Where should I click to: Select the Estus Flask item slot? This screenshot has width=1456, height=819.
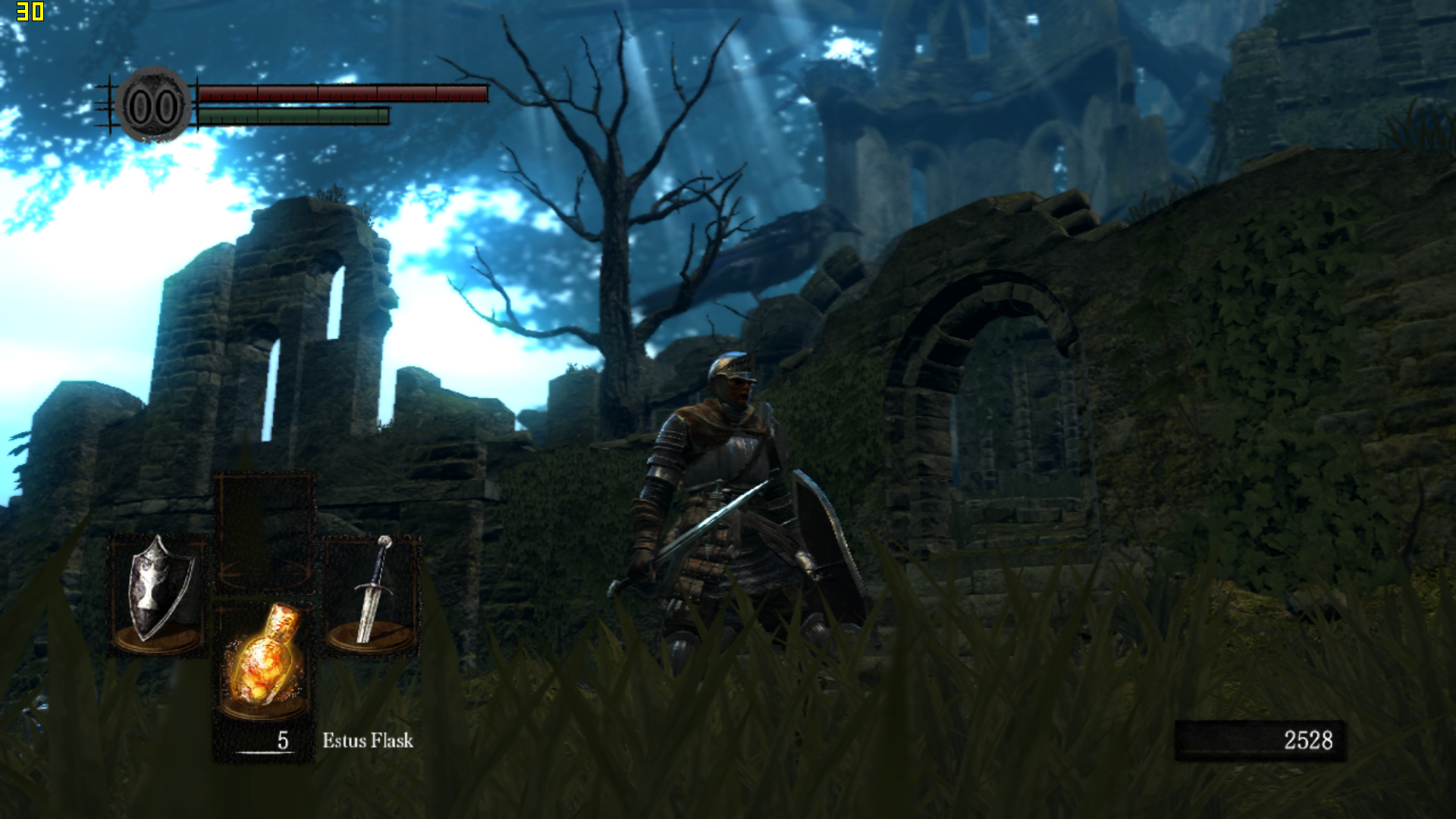click(264, 661)
